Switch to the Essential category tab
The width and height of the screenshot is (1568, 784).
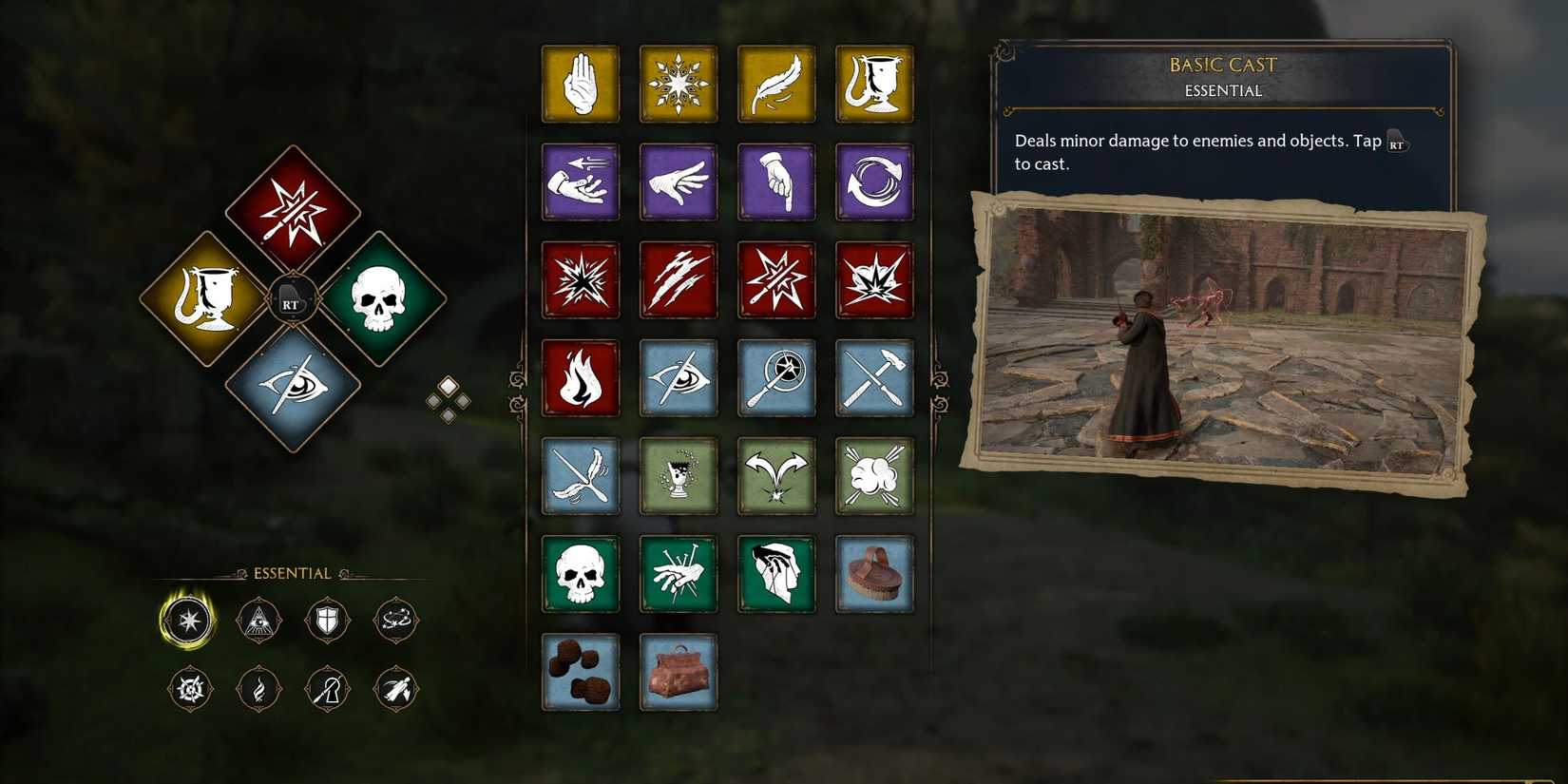pos(292,573)
